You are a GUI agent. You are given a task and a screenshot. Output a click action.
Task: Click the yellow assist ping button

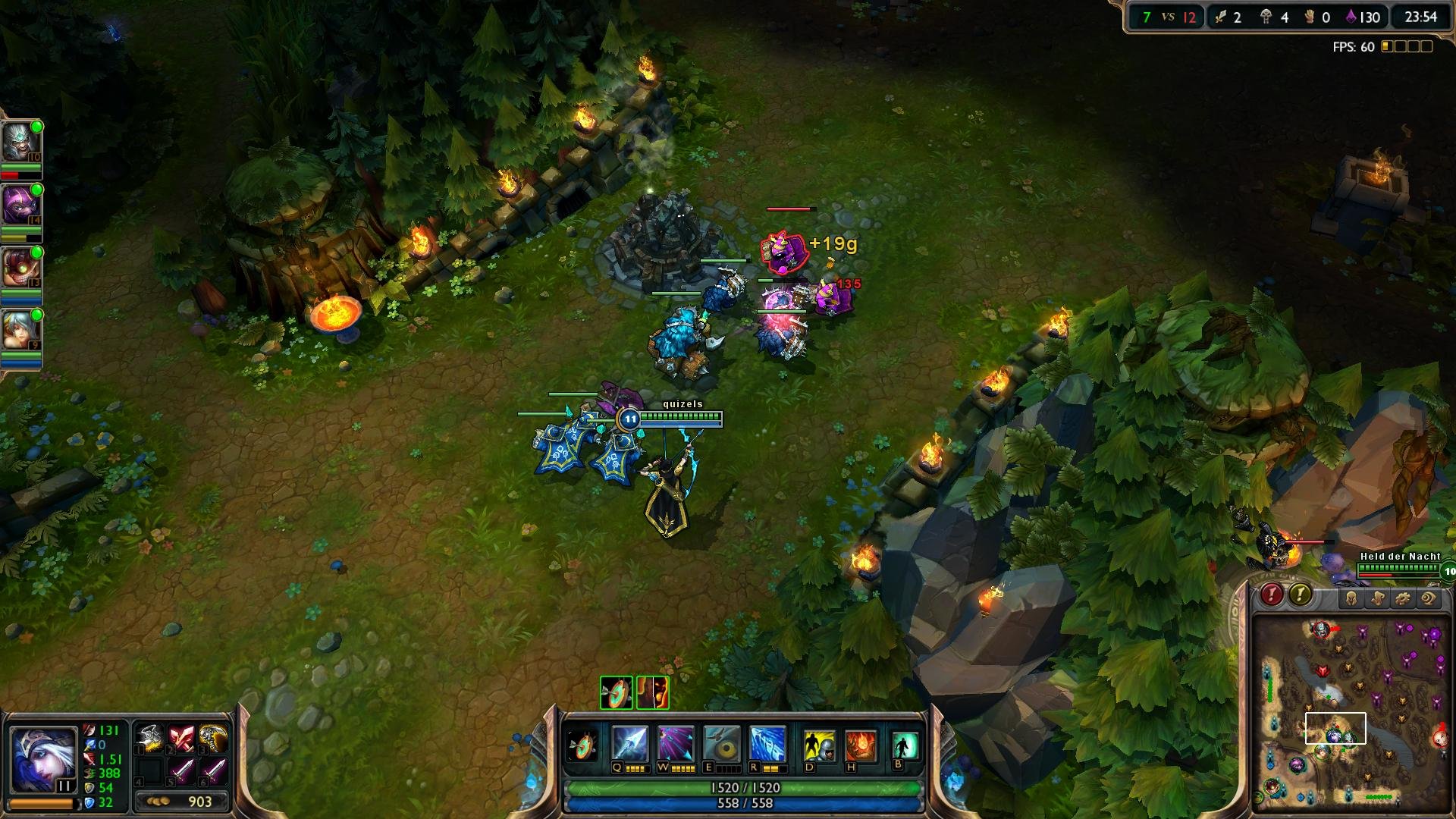(1301, 595)
